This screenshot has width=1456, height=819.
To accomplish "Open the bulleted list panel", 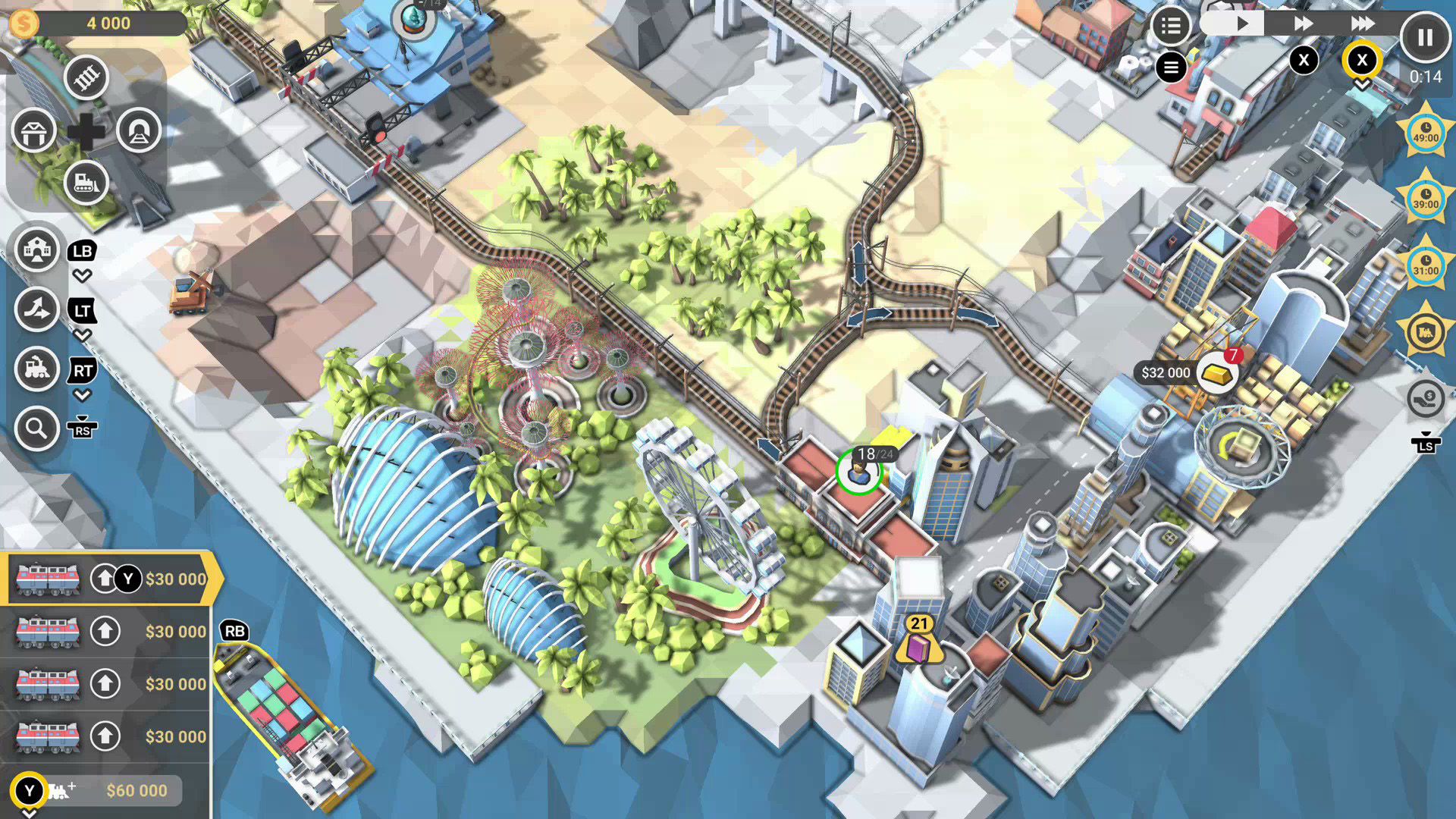I will pyautogui.click(x=1170, y=27).
